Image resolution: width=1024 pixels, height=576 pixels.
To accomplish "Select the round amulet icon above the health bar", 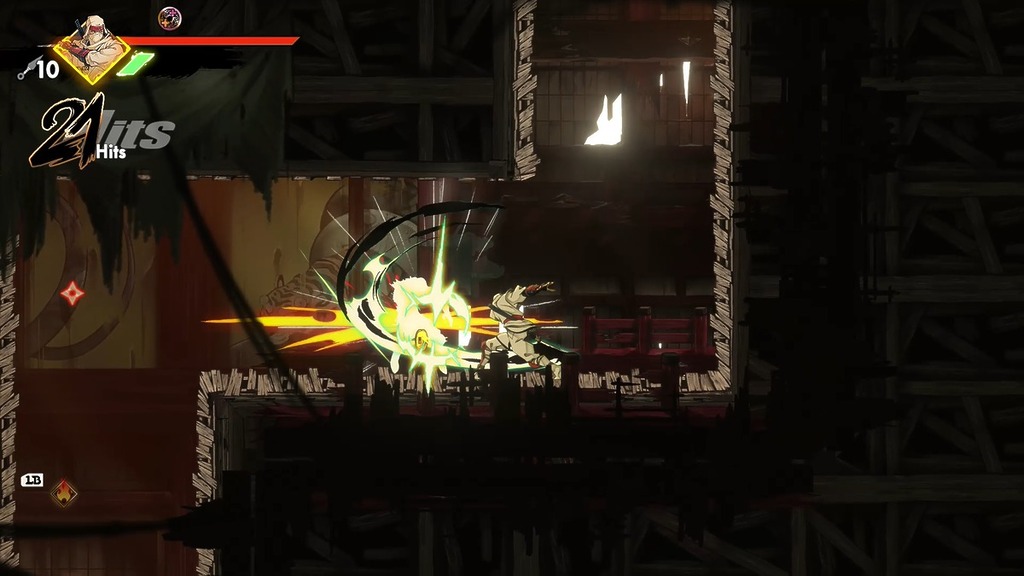I will (170, 18).
